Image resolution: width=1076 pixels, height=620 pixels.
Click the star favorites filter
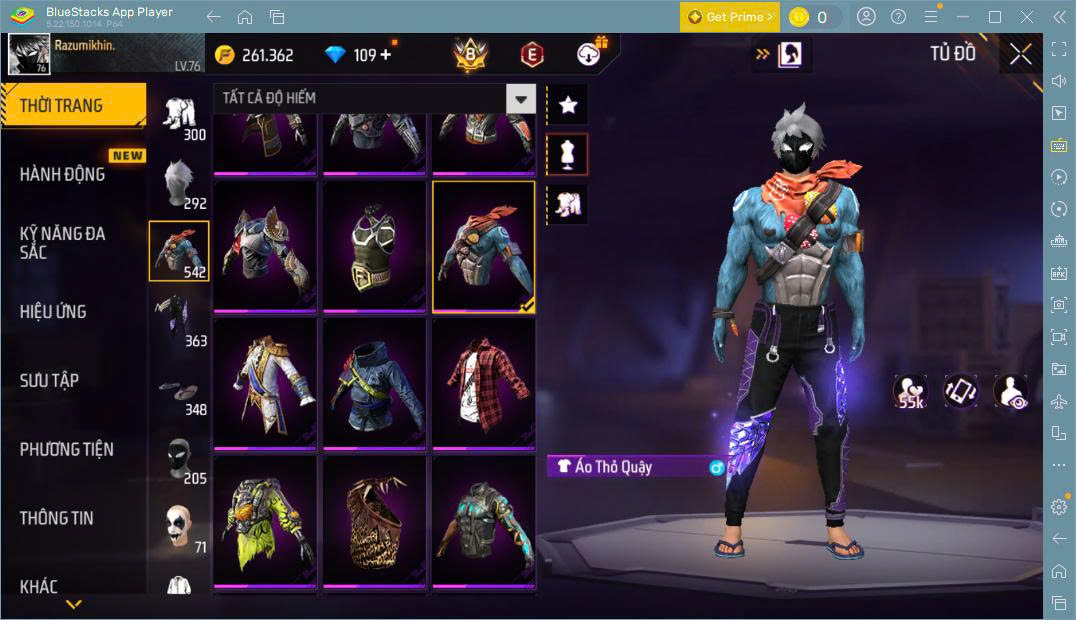pyautogui.click(x=568, y=105)
